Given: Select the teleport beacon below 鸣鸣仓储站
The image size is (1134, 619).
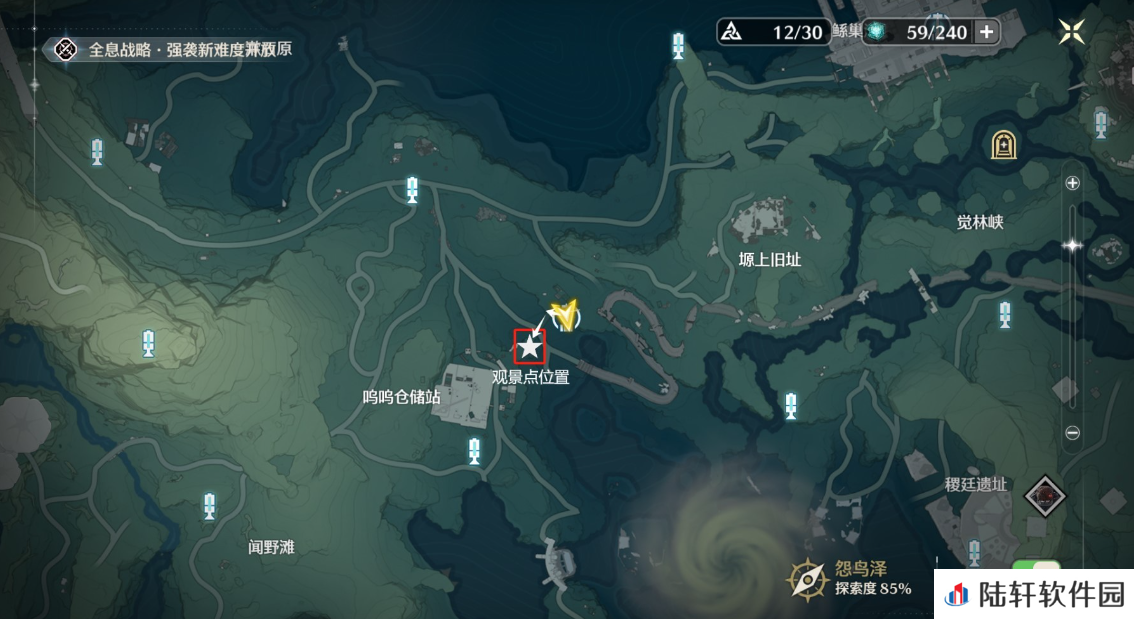Looking at the screenshot, I should pyautogui.click(x=474, y=451).
